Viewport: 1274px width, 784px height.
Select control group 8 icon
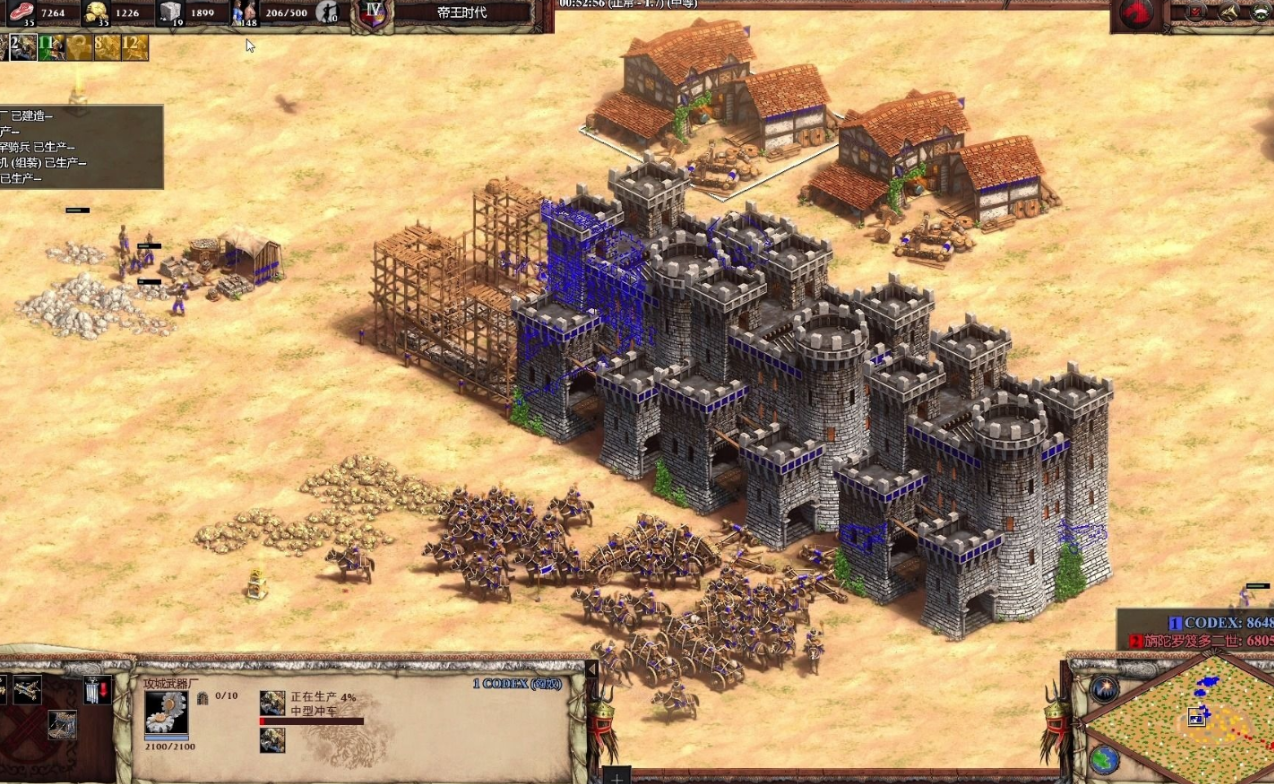[106, 47]
